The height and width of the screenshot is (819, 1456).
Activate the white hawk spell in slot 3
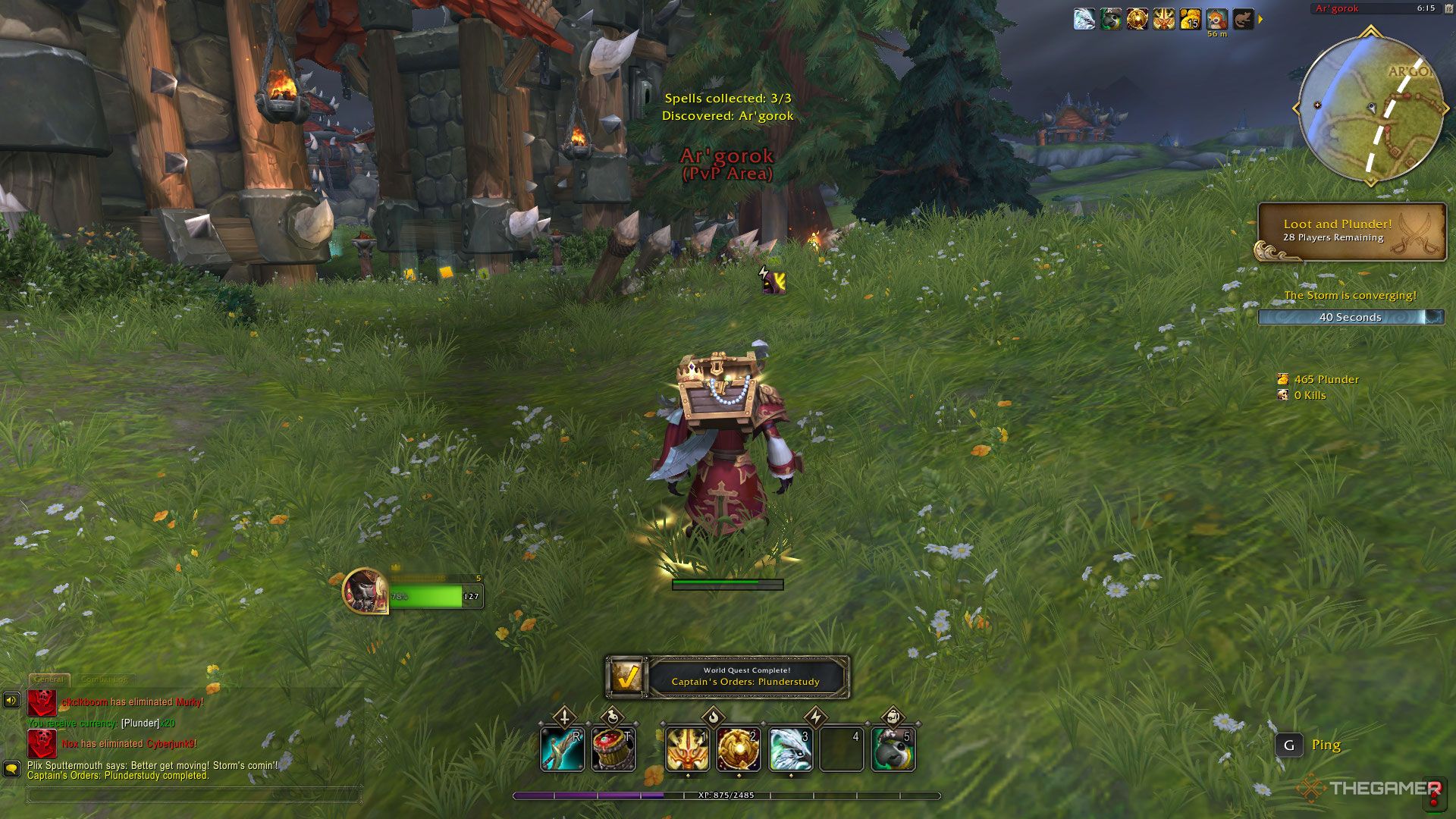[x=790, y=748]
